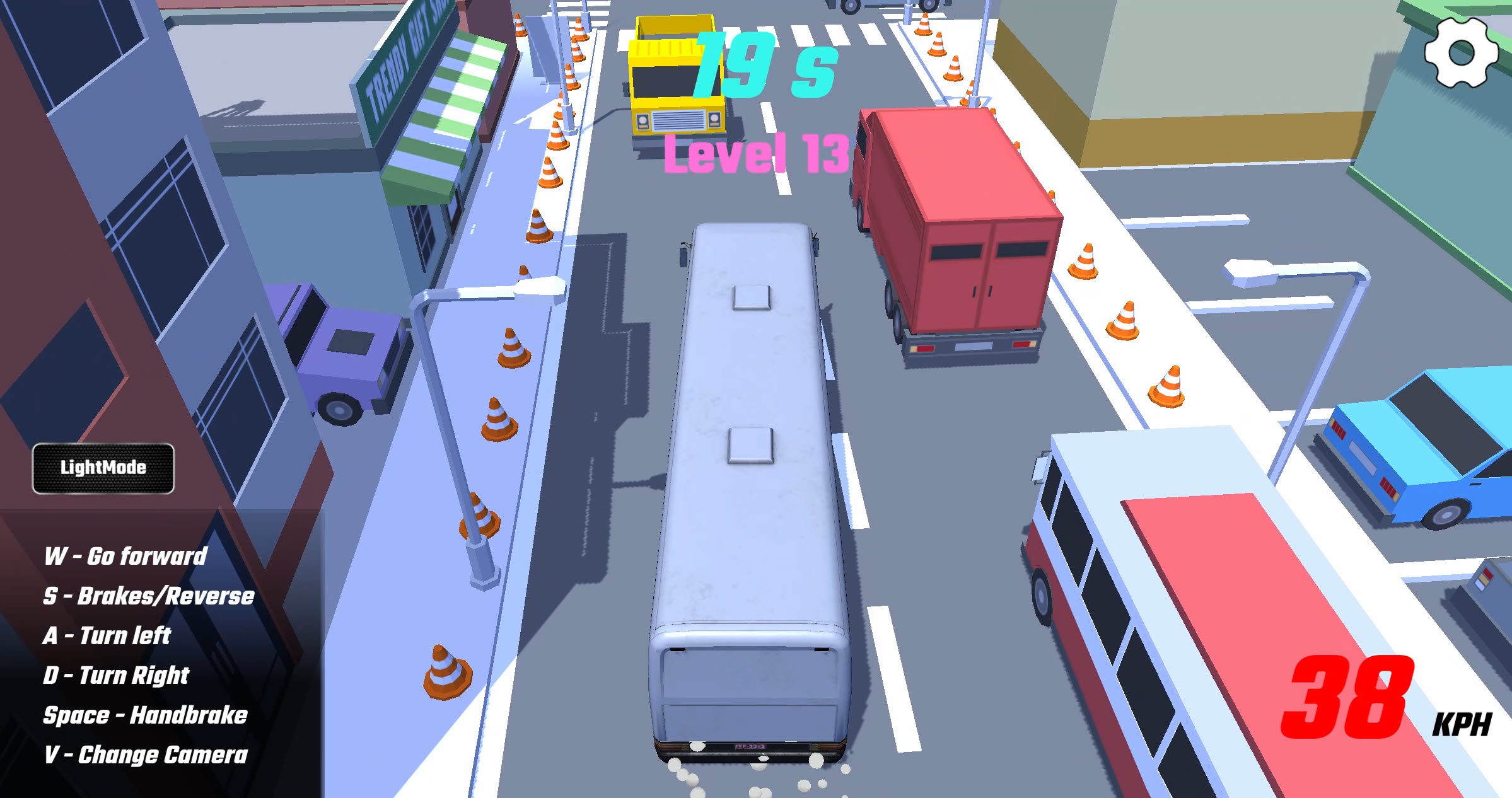Toggle V - Change Camera setting

point(146,755)
